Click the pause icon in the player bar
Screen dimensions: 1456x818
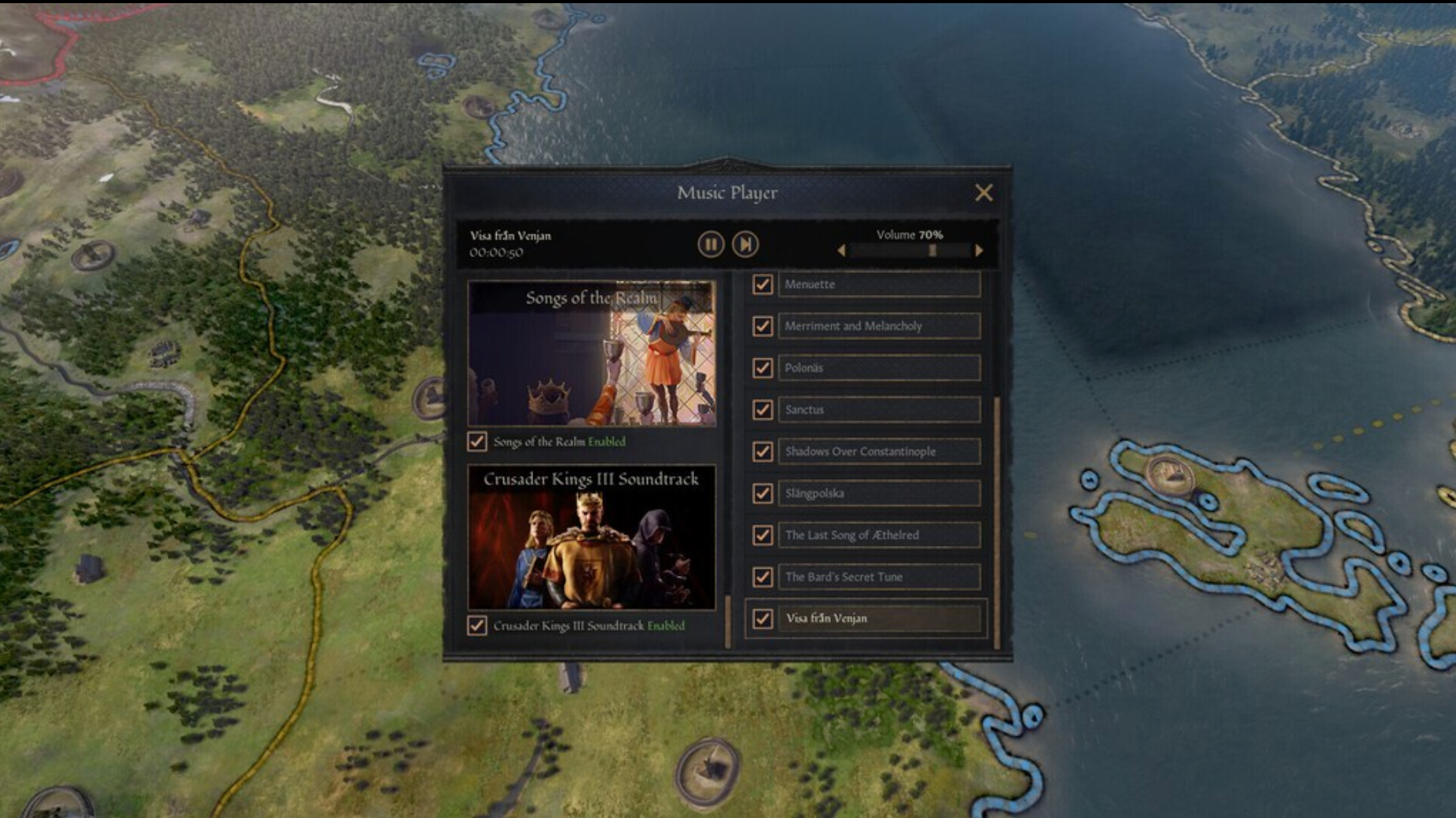click(x=710, y=245)
